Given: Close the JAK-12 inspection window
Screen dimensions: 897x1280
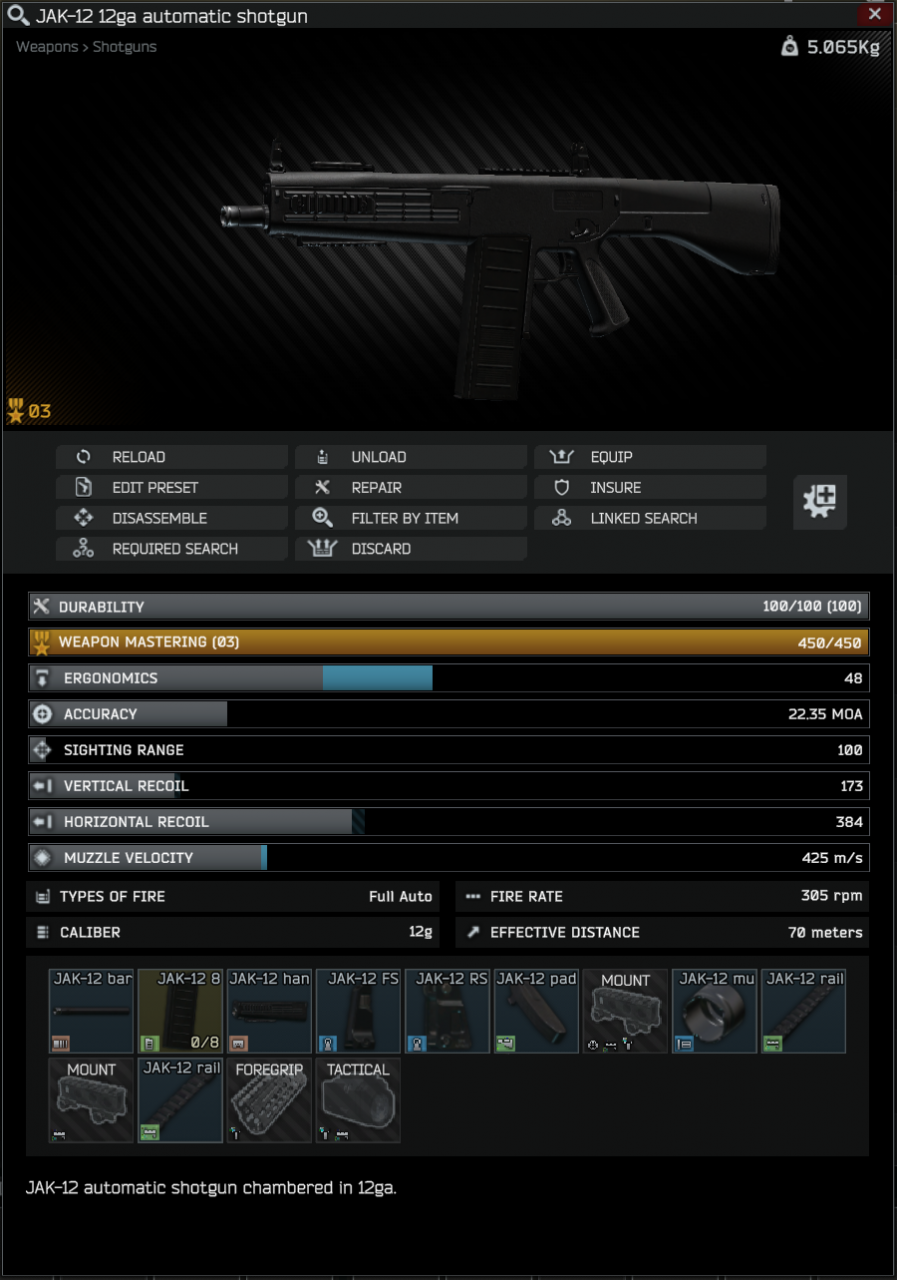Looking at the screenshot, I should (x=874, y=14).
